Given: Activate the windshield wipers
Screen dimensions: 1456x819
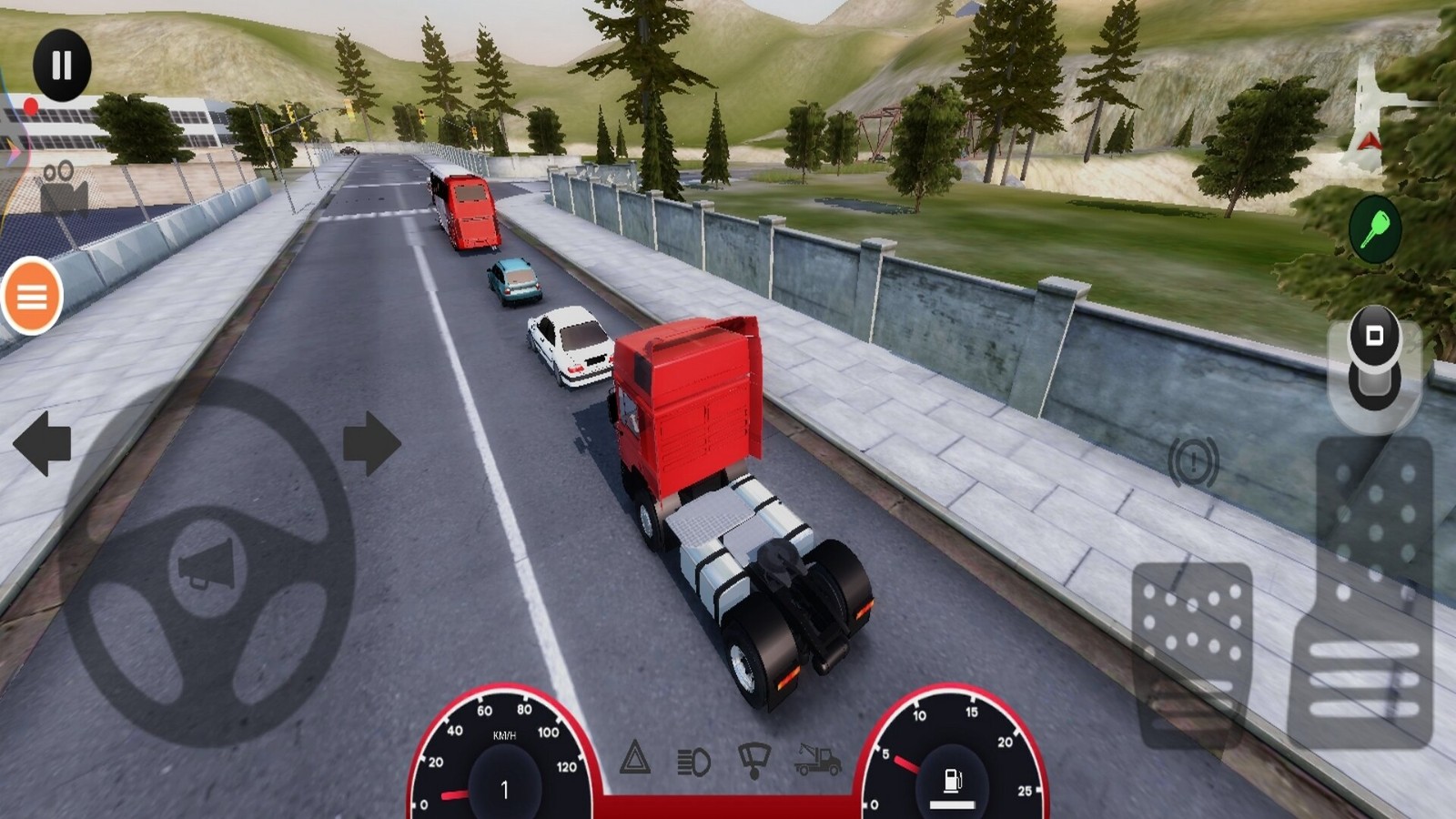Looking at the screenshot, I should click(753, 759).
